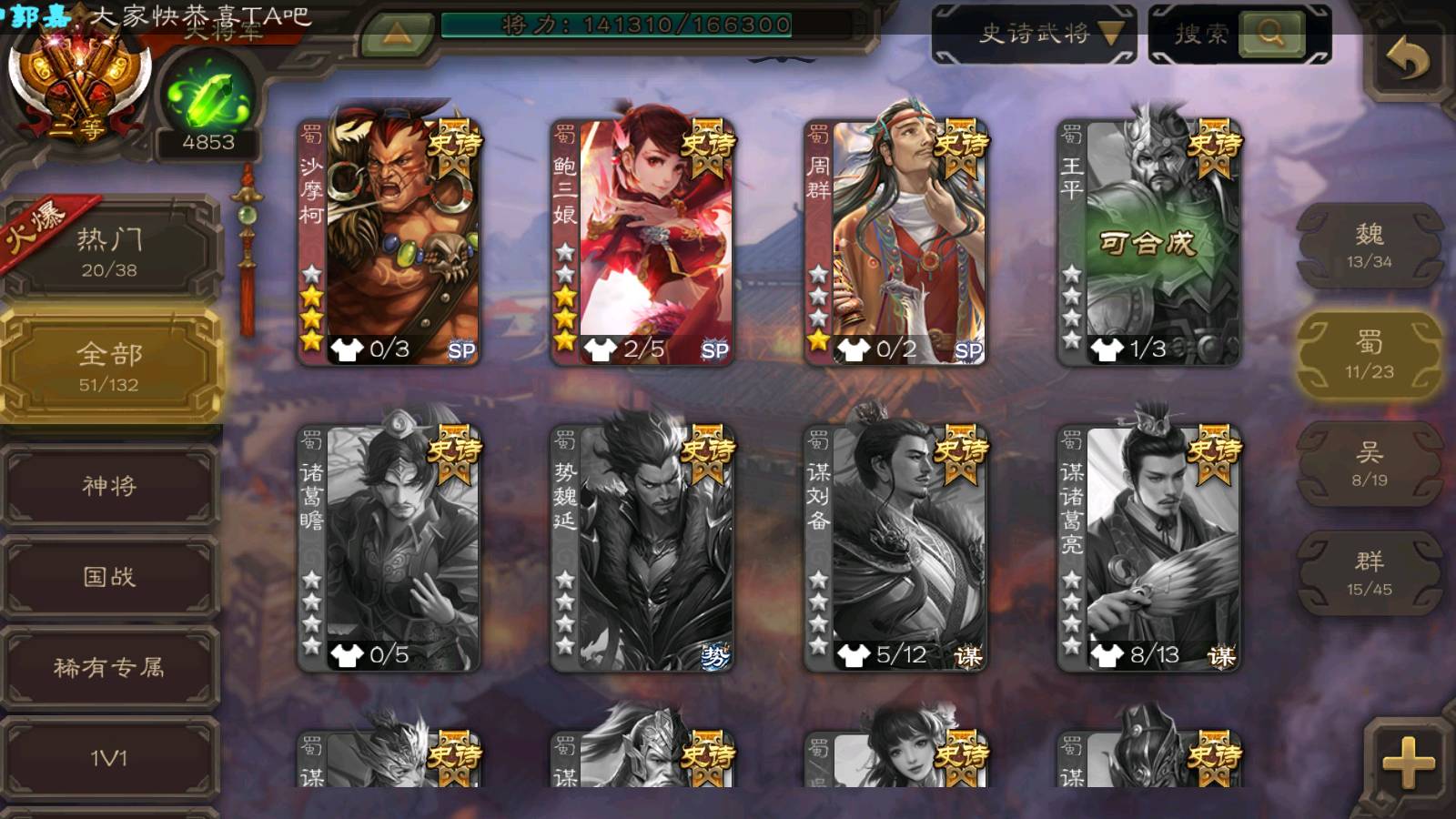Choose the 谋诸葛亮 hero card
Image resolution: width=1456 pixels, height=819 pixels.
click(x=1148, y=548)
